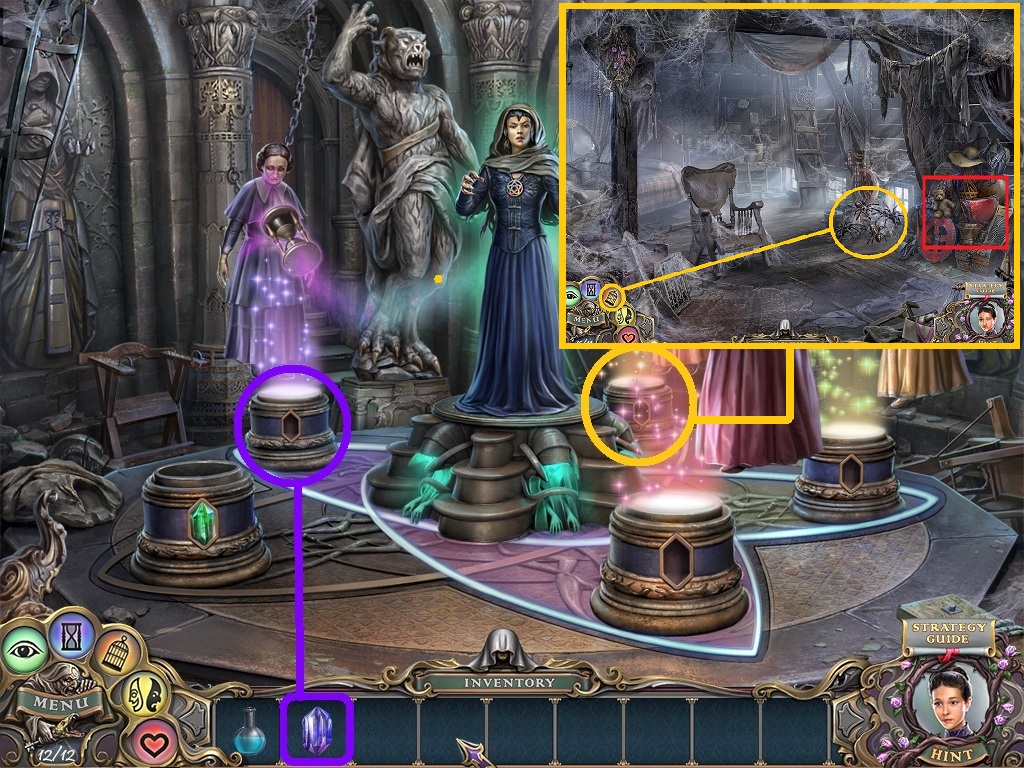
Task: Click the two-faced masks icon
Action: coord(143,691)
